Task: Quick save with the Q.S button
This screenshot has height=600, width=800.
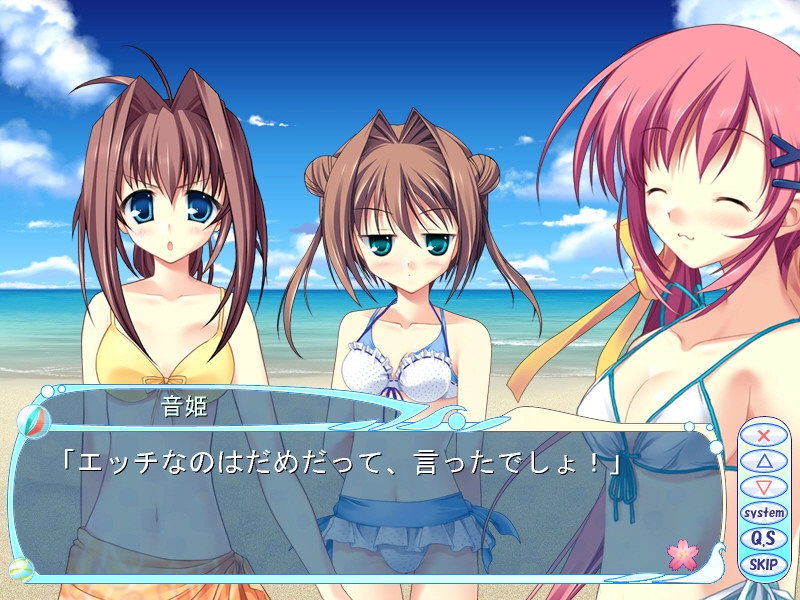Action: tap(764, 539)
